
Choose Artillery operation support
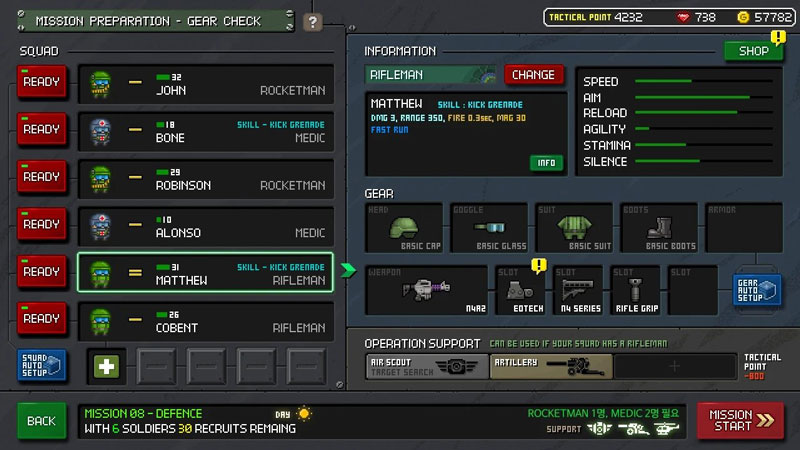549,367
